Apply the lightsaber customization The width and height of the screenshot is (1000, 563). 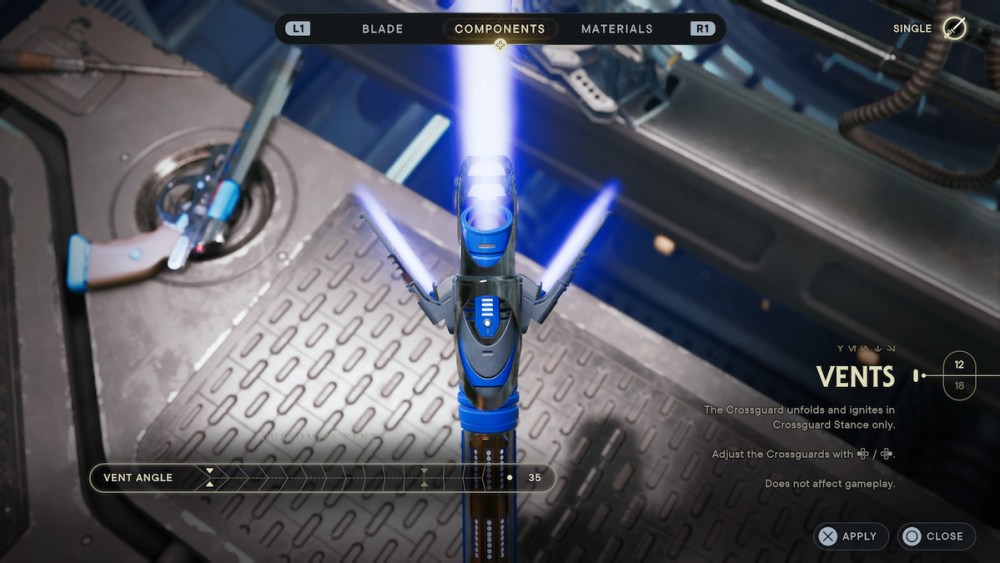point(849,537)
